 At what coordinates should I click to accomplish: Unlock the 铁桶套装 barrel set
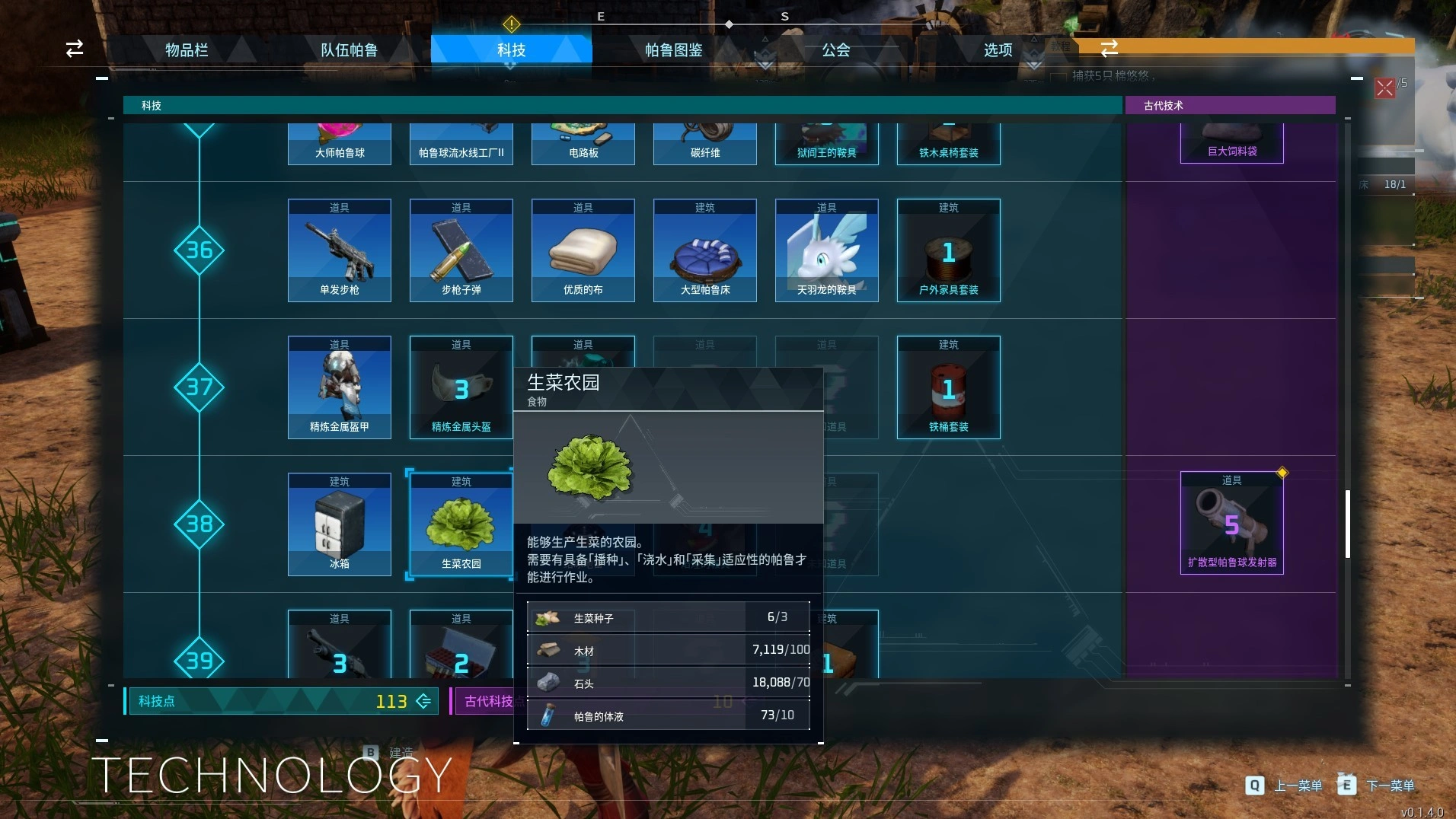[x=949, y=387]
